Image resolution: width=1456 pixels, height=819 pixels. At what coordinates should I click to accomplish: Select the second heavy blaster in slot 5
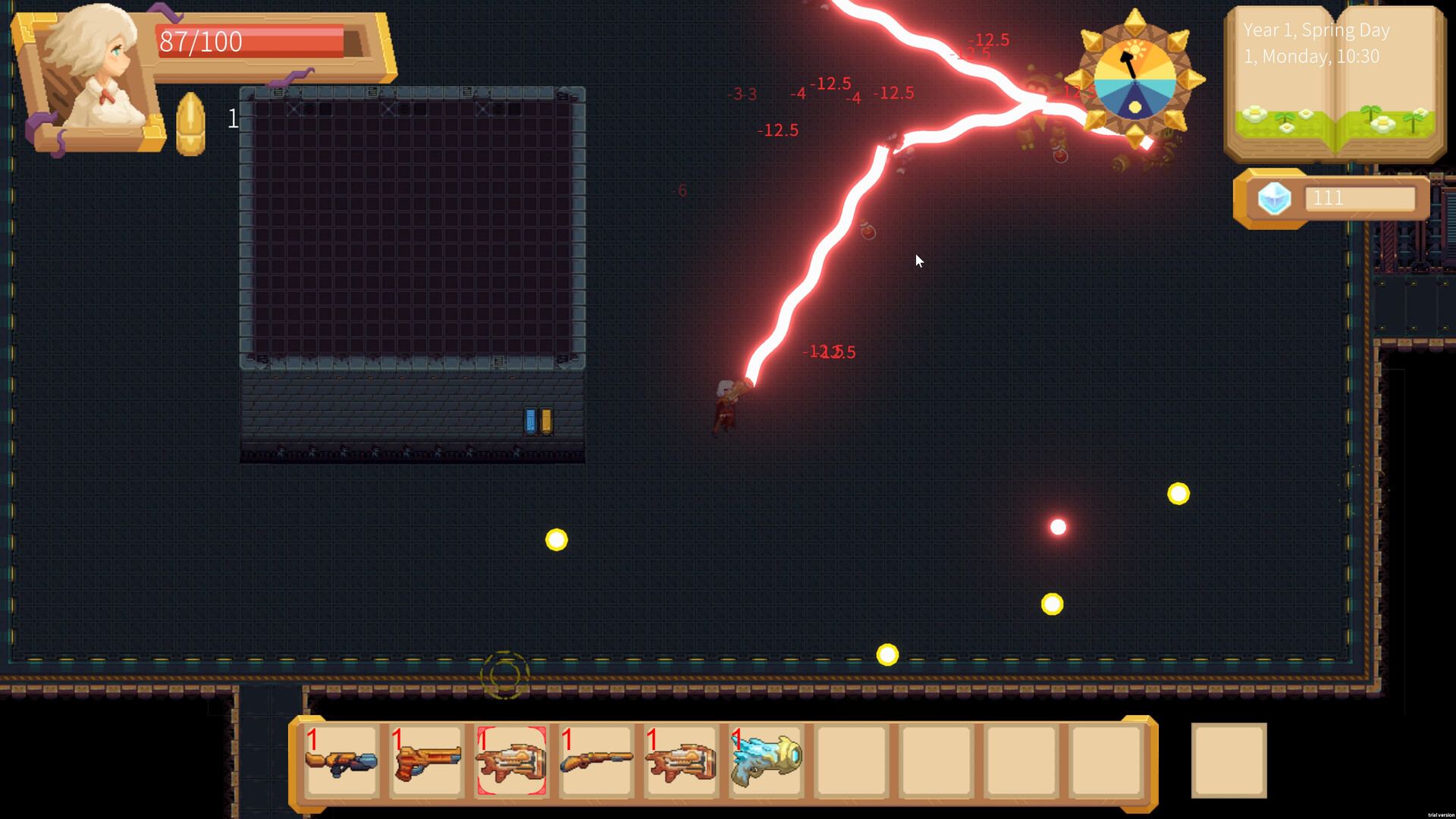tap(681, 761)
